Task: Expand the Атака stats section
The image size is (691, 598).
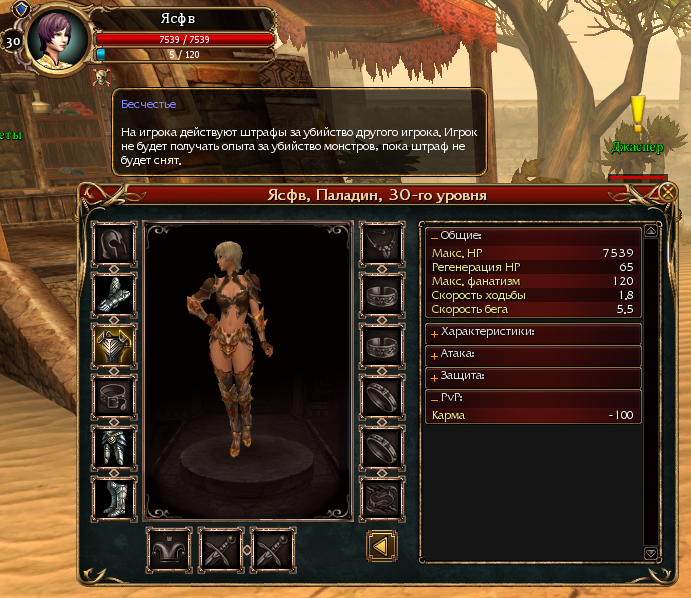Action: [x=434, y=355]
